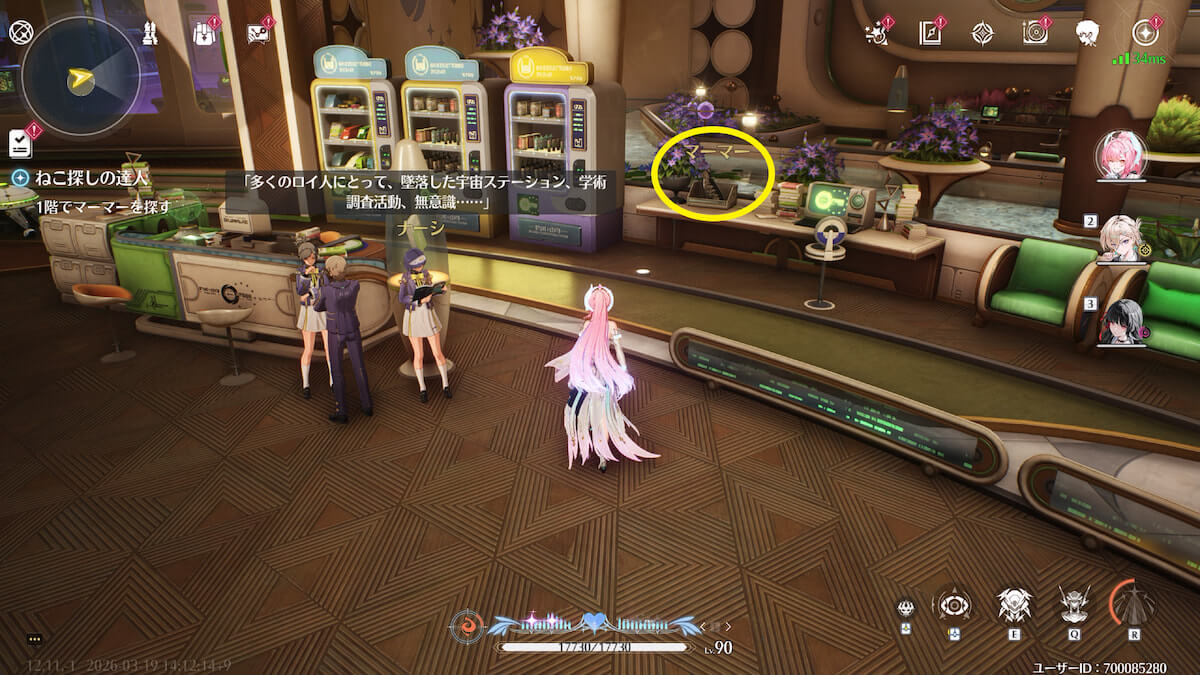This screenshot has height=675, width=1200.
Task: Click the four-point diamond star icon
Action: (x=982, y=33)
